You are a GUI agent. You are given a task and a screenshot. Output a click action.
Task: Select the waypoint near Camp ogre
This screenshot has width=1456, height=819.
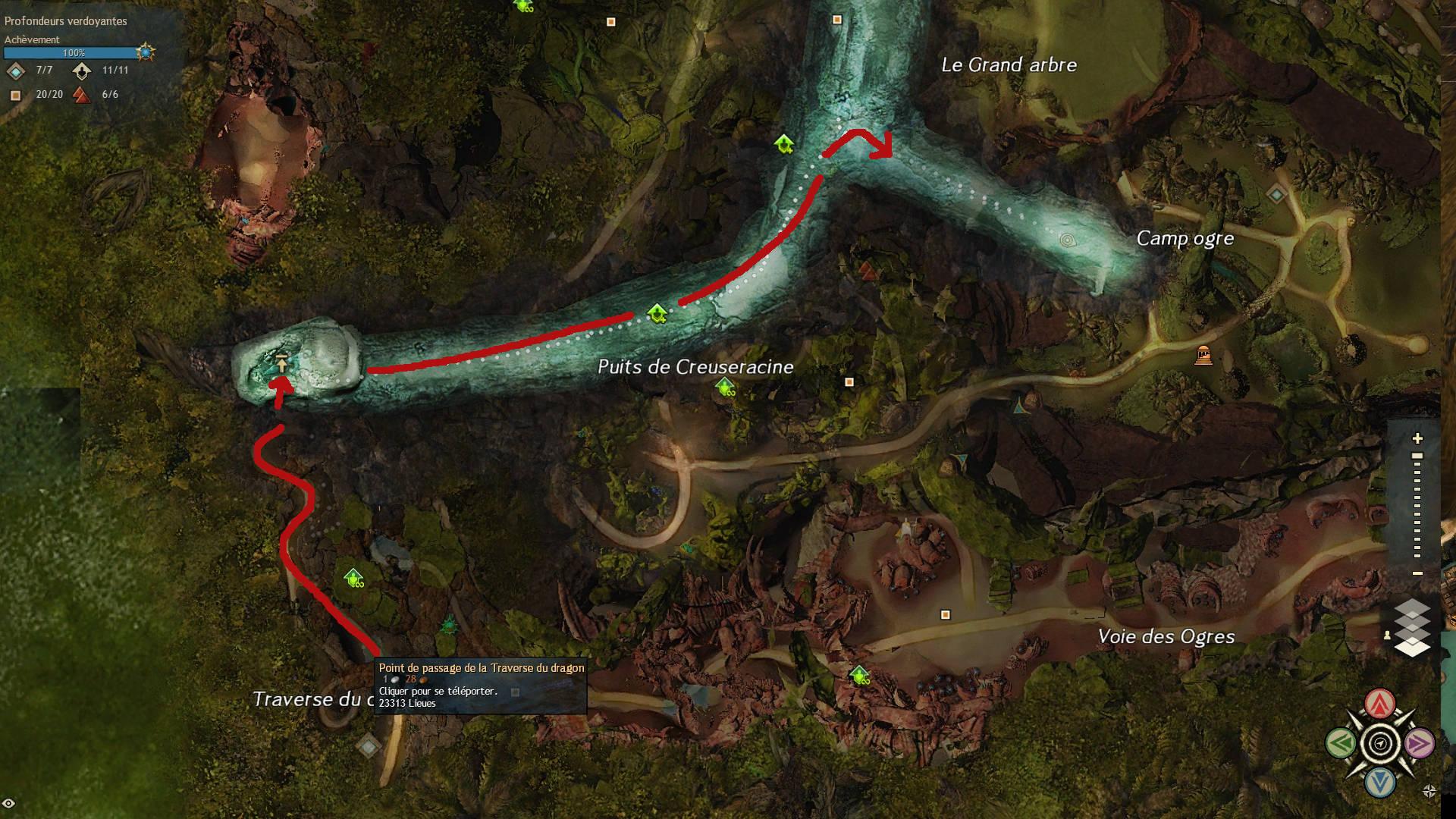tap(1276, 195)
